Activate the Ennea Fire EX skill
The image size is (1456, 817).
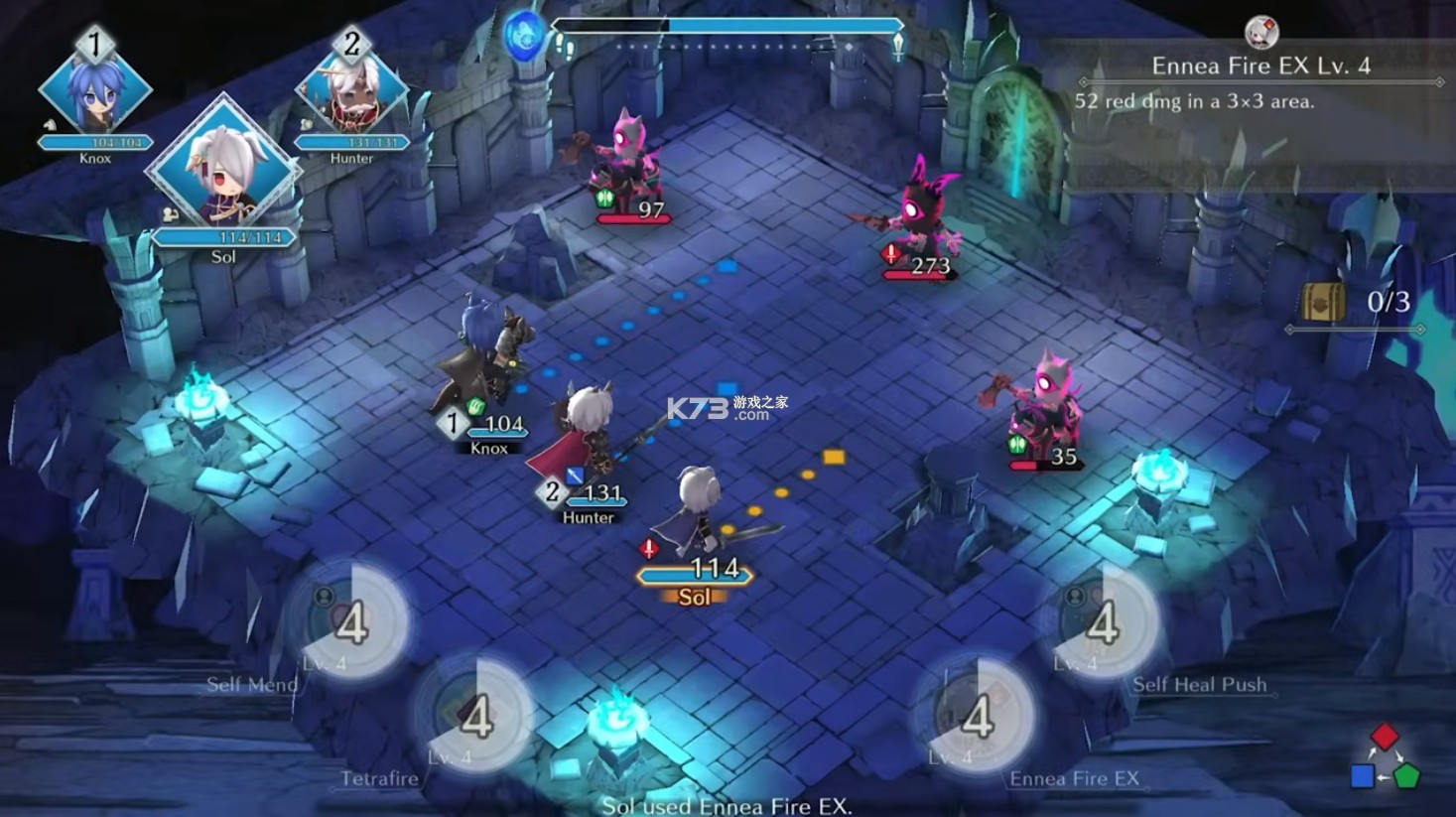[976, 715]
